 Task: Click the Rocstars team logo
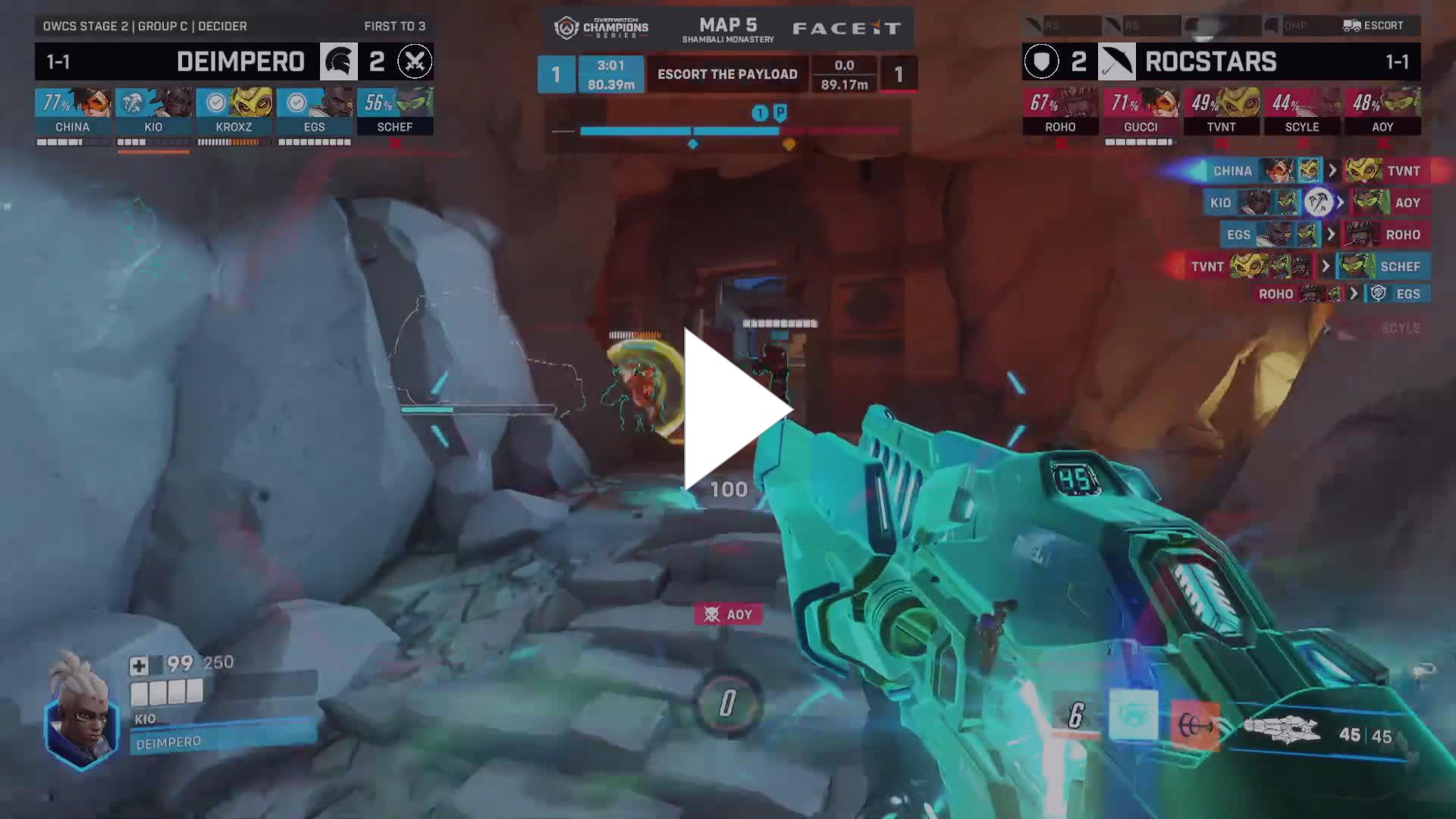point(1116,61)
